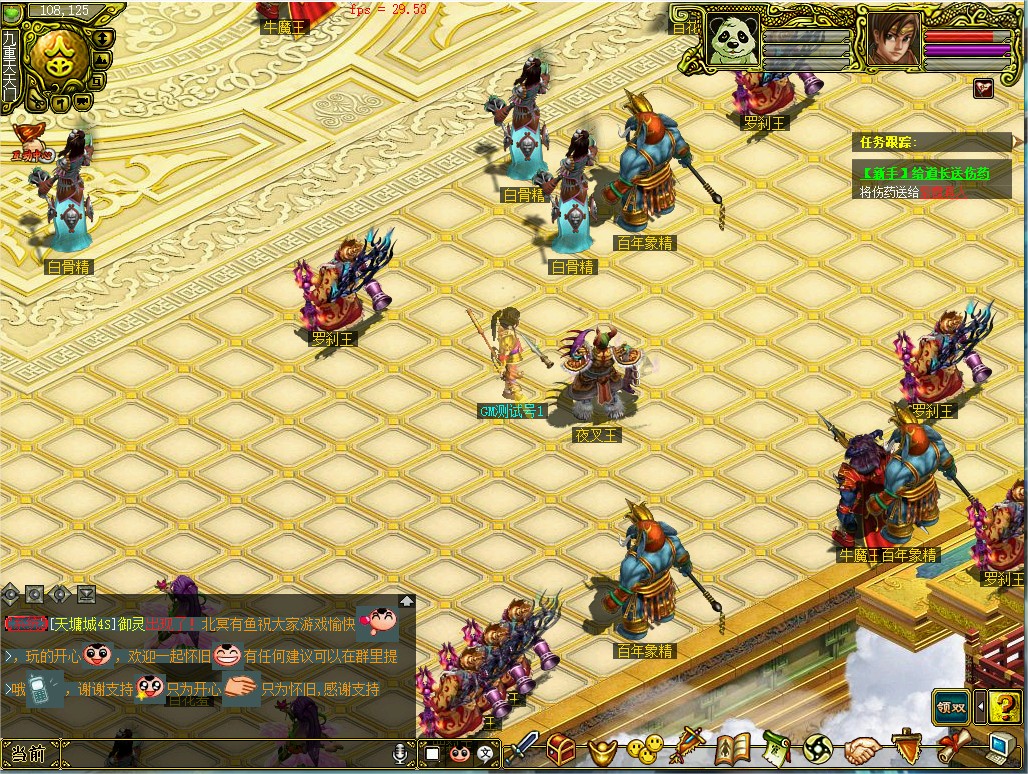The height and width of the screenshot is (774, 1028).
Task: Open the handshake trade icon
Action: coord(860,749)
